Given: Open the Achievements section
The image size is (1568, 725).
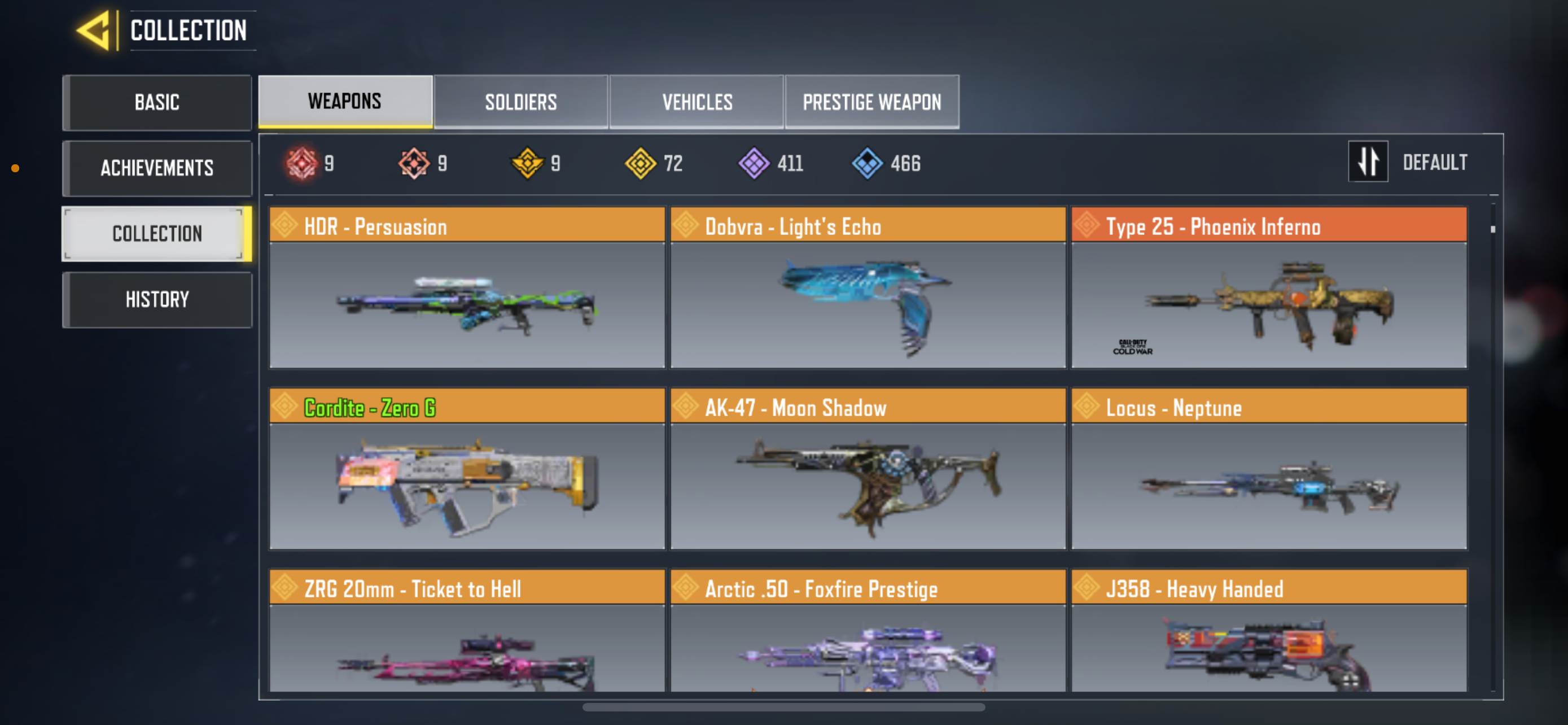Looking at the screenshot, I should pyautogui.click(x=157, y=168).
